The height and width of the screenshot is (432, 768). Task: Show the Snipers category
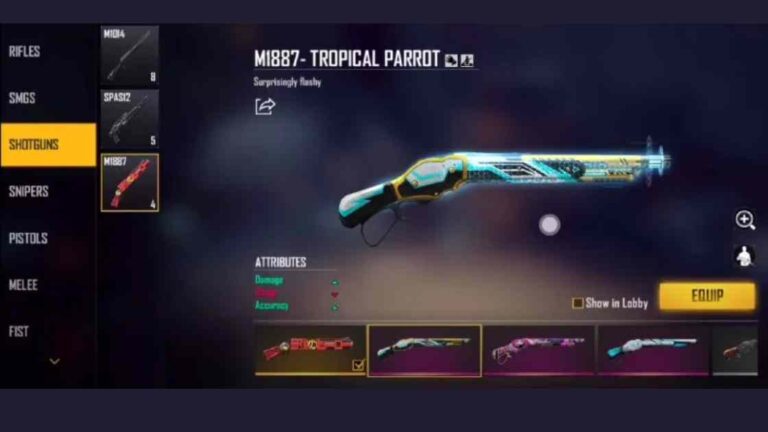28,191
